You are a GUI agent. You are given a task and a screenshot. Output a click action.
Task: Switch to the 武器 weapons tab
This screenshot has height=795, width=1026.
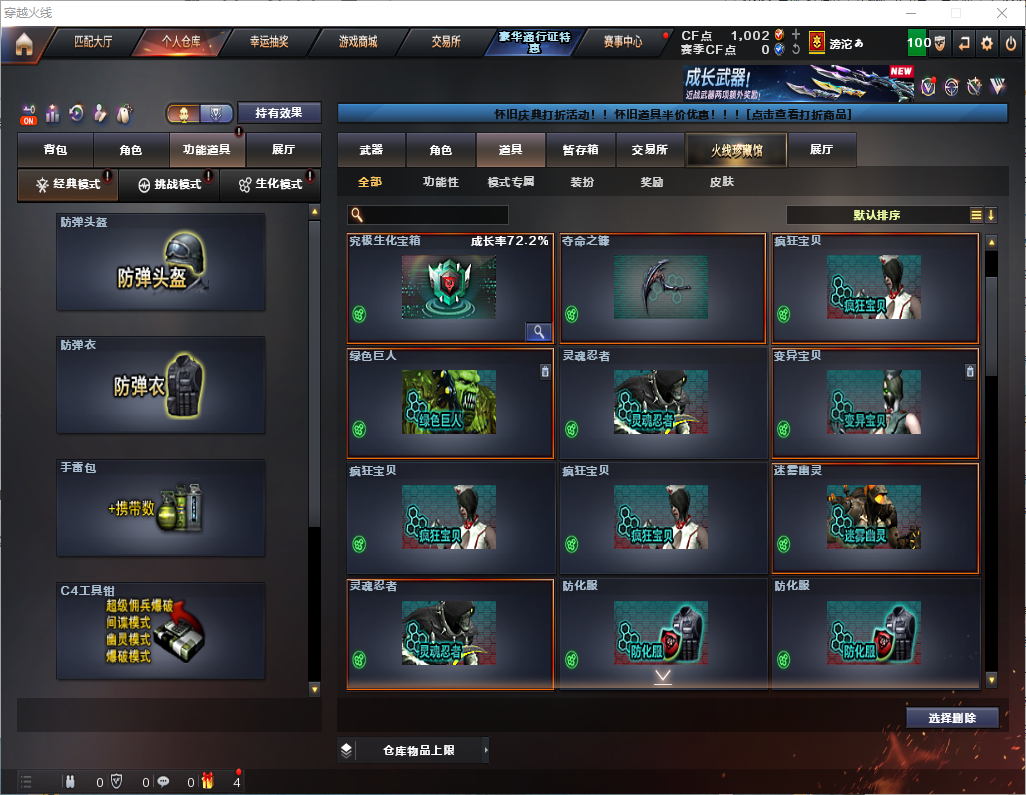371,150
